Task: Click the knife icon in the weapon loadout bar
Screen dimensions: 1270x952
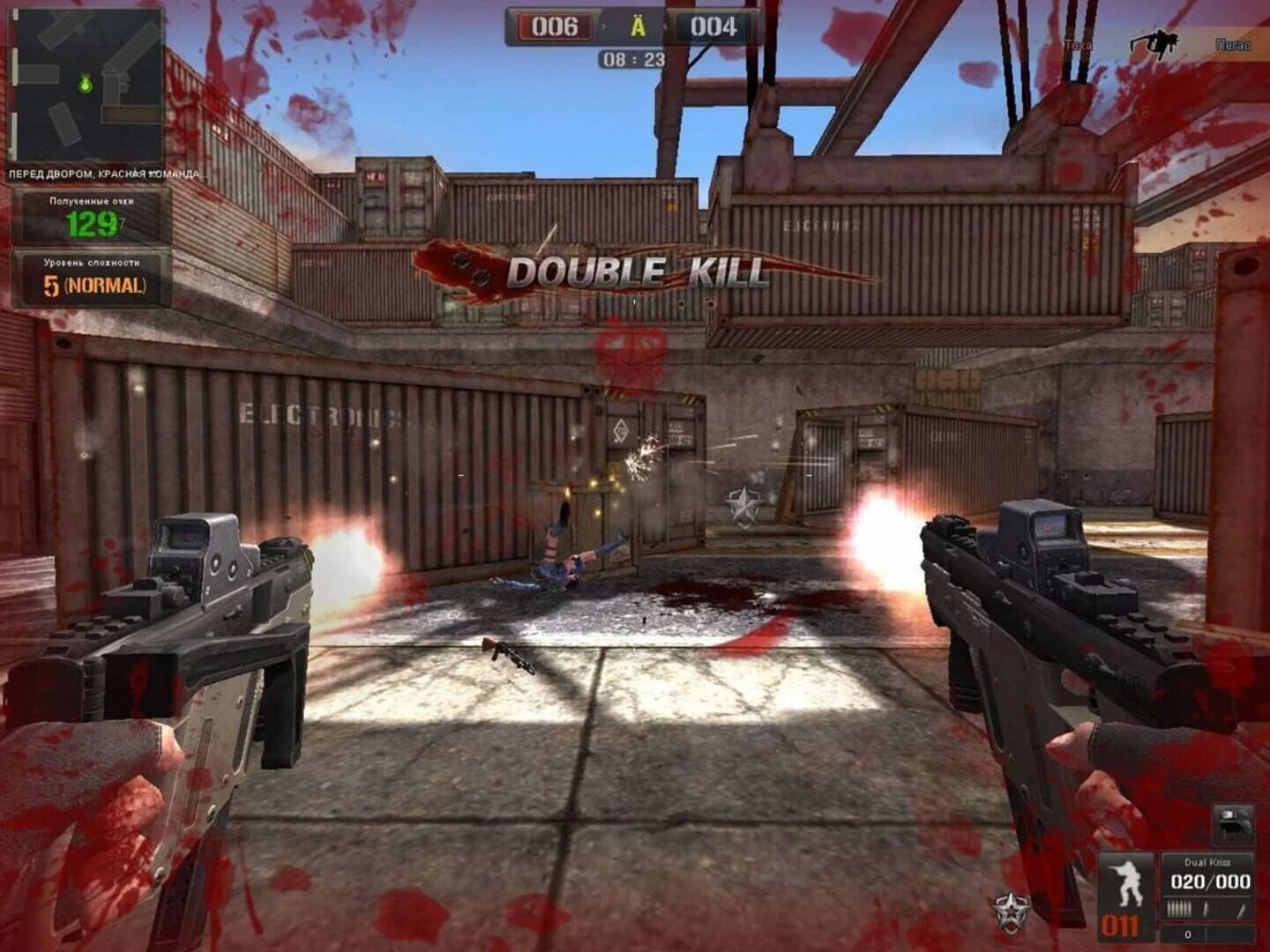Action: point(1239,910)
